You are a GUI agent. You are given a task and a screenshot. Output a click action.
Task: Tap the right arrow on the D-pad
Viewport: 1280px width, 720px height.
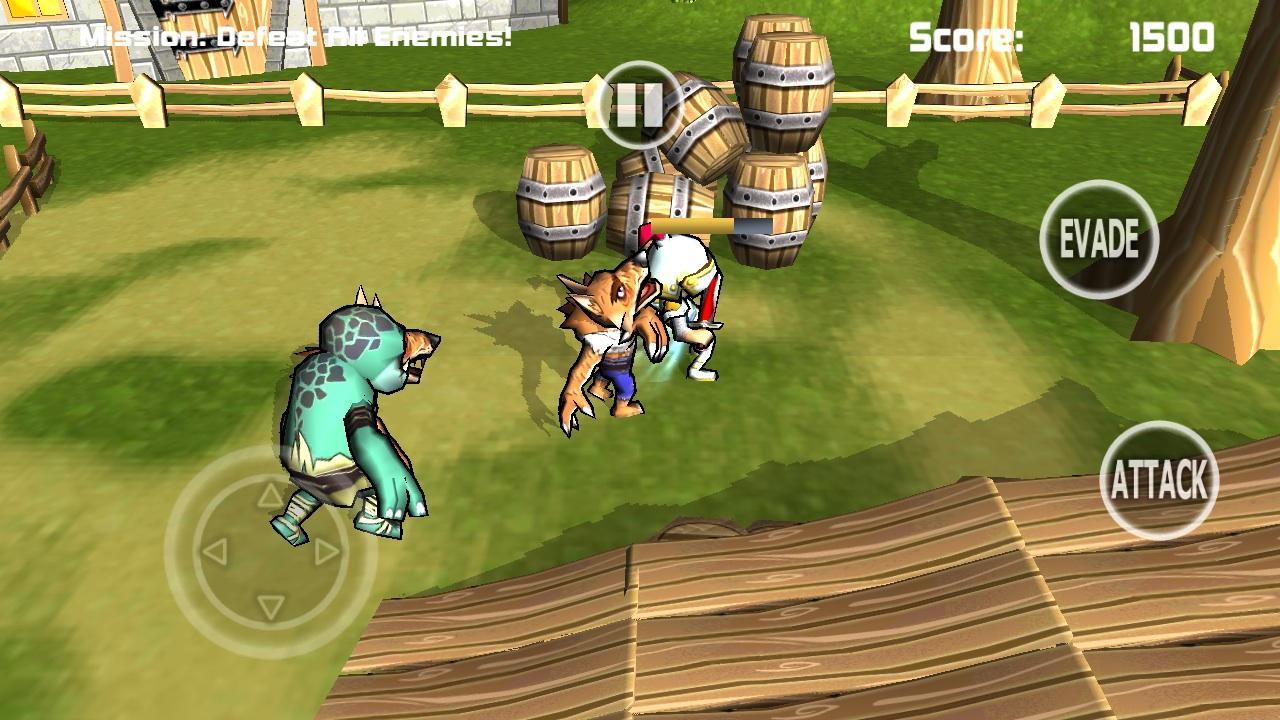click(323, 549)
